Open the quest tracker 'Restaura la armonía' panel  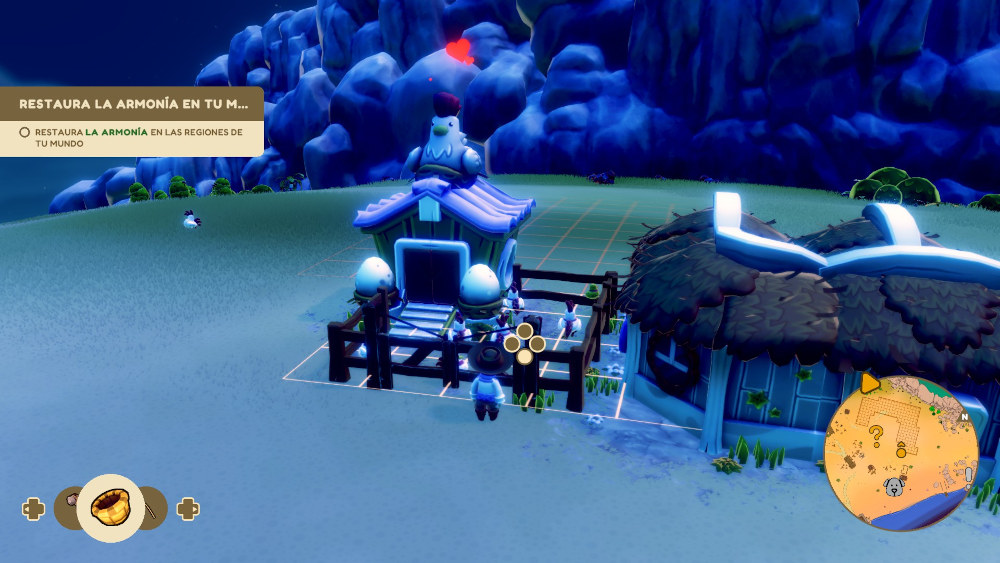coord(132,104)
